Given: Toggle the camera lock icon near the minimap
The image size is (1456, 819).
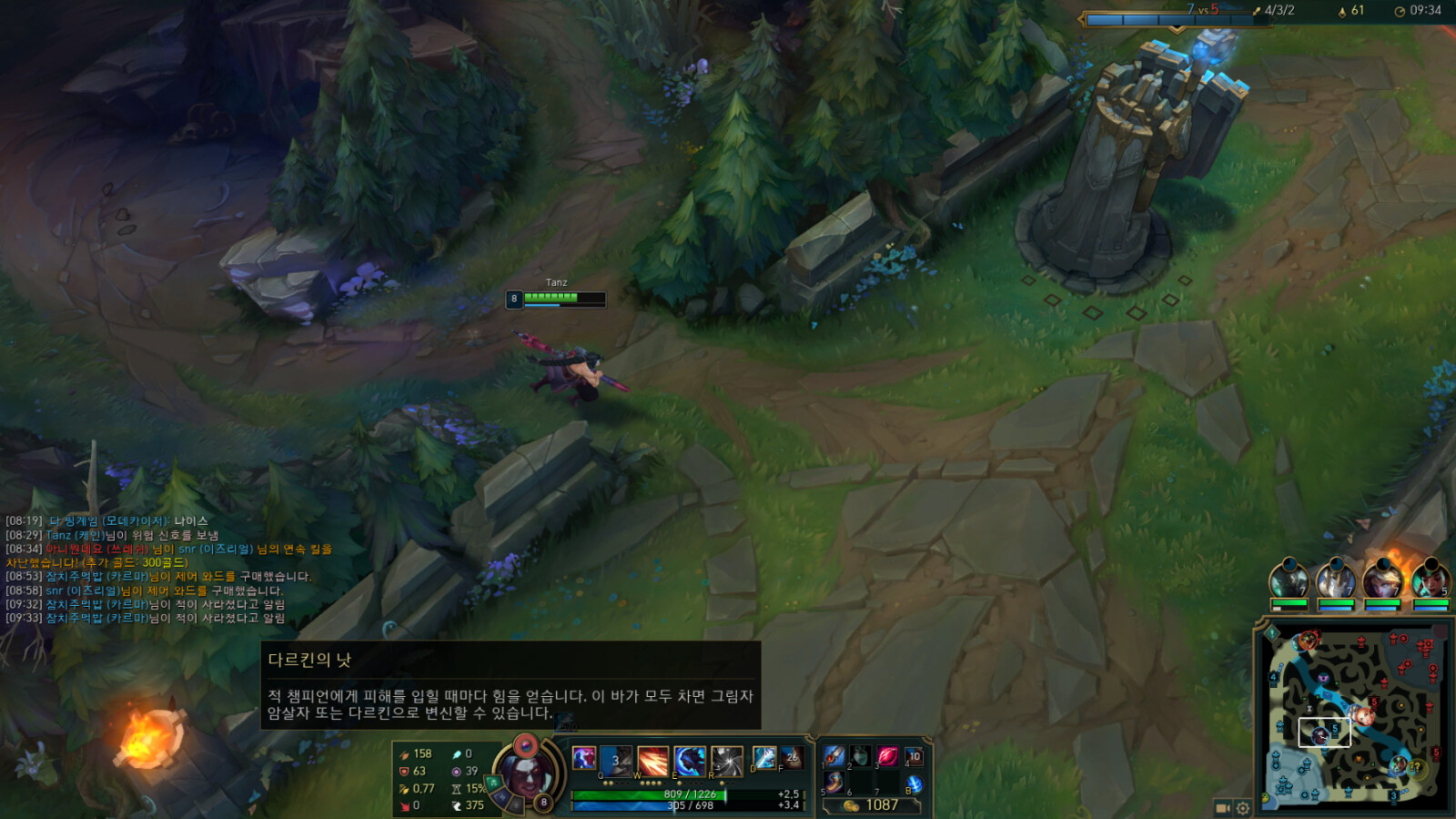Looking at the screenshot, I should coord(1223,808).
